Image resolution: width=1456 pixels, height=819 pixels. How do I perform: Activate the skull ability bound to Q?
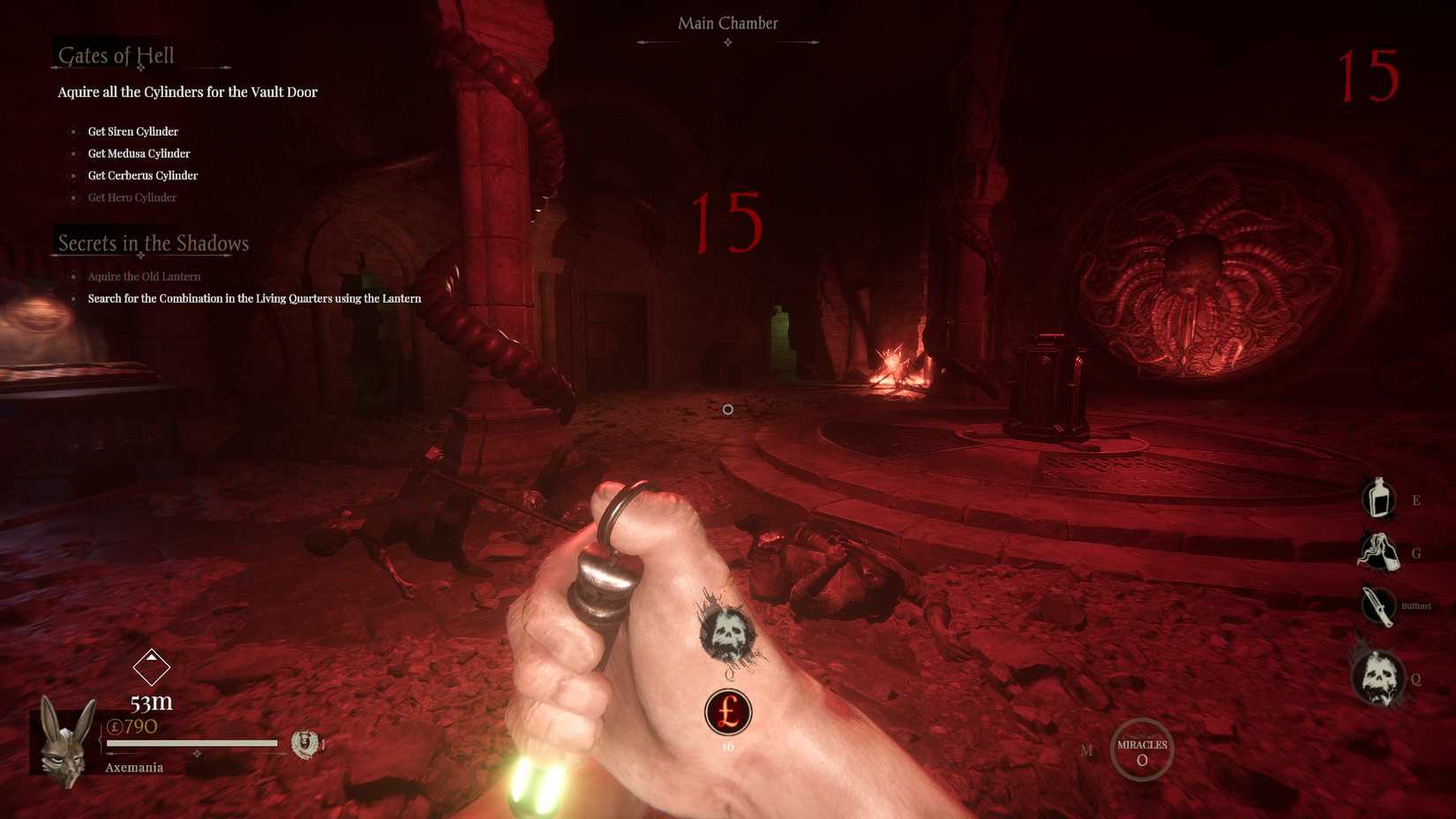1377,677
